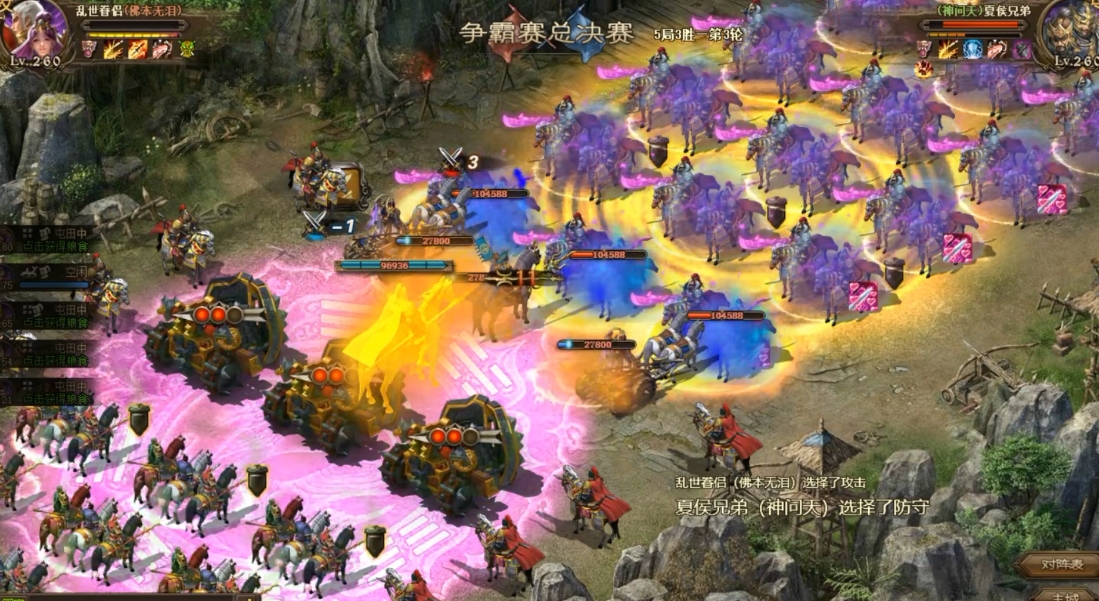This screenshot has width=1099, height=601.
Task: Select opponent's dark purple skill icon
Action: (1021, 49)
